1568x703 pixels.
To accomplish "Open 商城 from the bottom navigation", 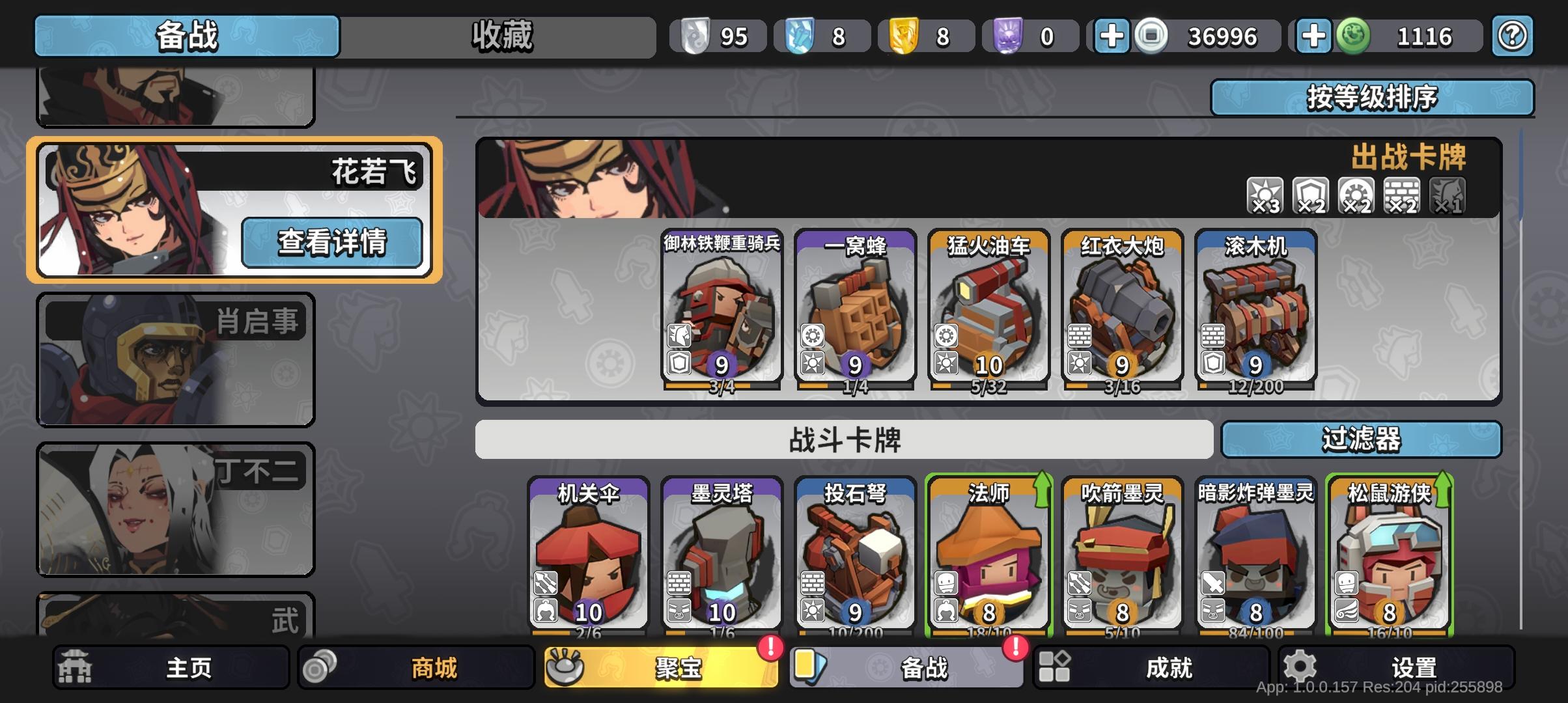I will (417, 667).
